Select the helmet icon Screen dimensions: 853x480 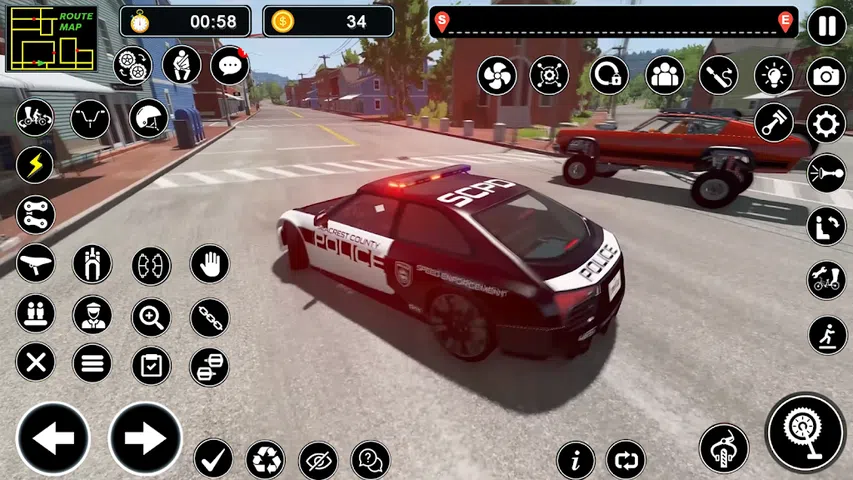(x=148, y=119)
